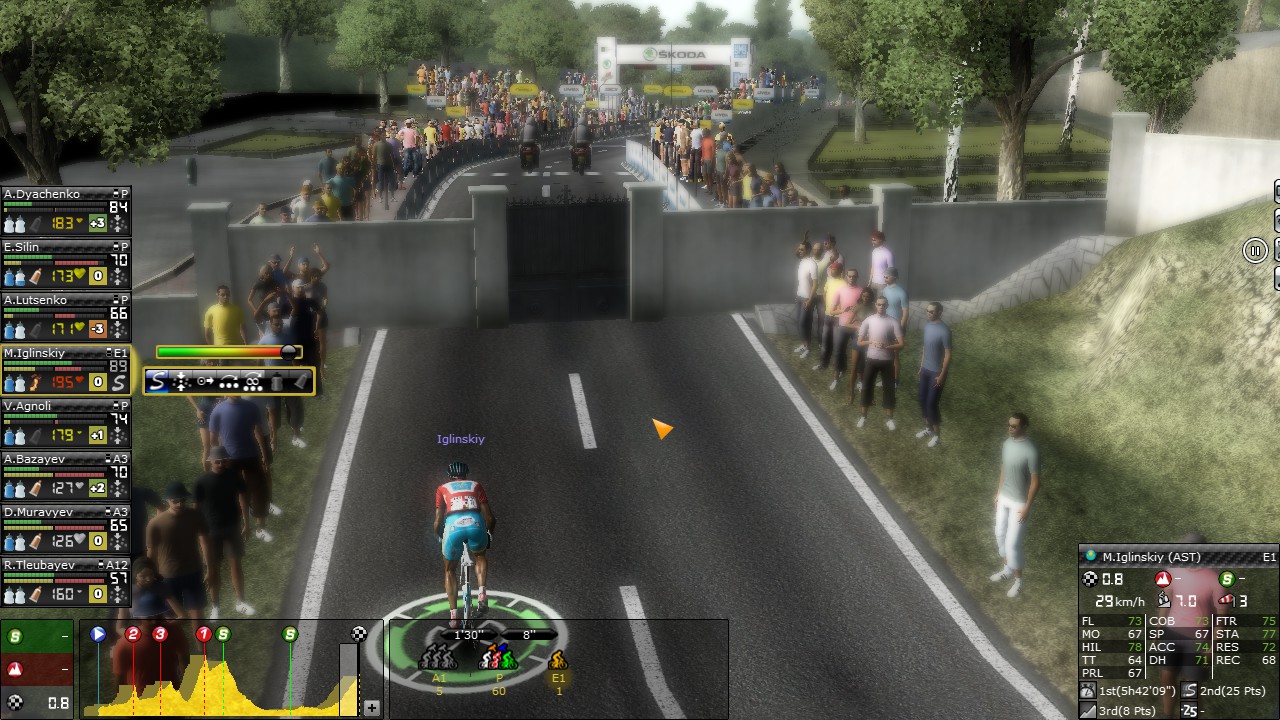Expand the stage profile with plus button
The image size is (1280, 720).
[372, 708]
